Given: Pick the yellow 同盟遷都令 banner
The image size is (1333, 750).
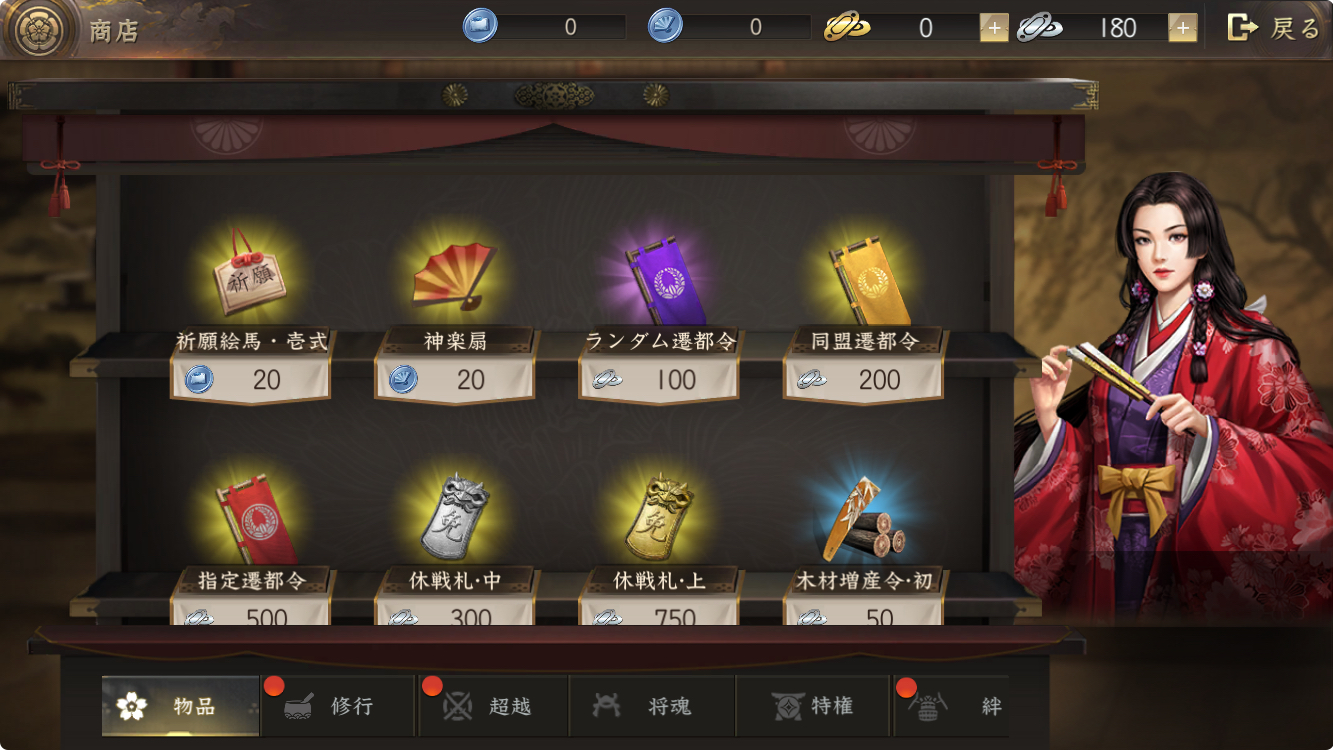Looking at the screenshot, I should [x=864, y=275].
